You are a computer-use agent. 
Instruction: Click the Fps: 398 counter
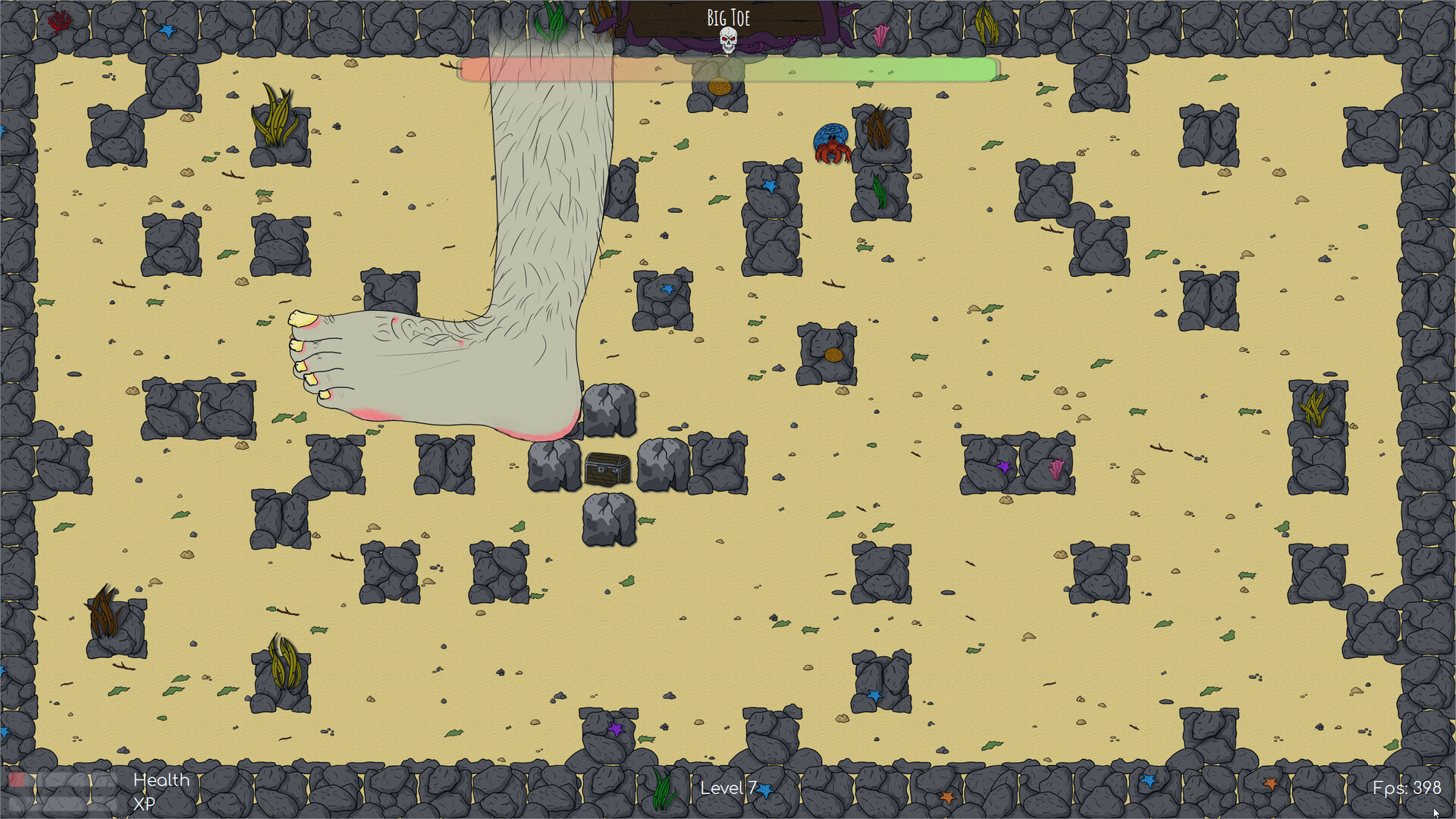coord(1407,788)
